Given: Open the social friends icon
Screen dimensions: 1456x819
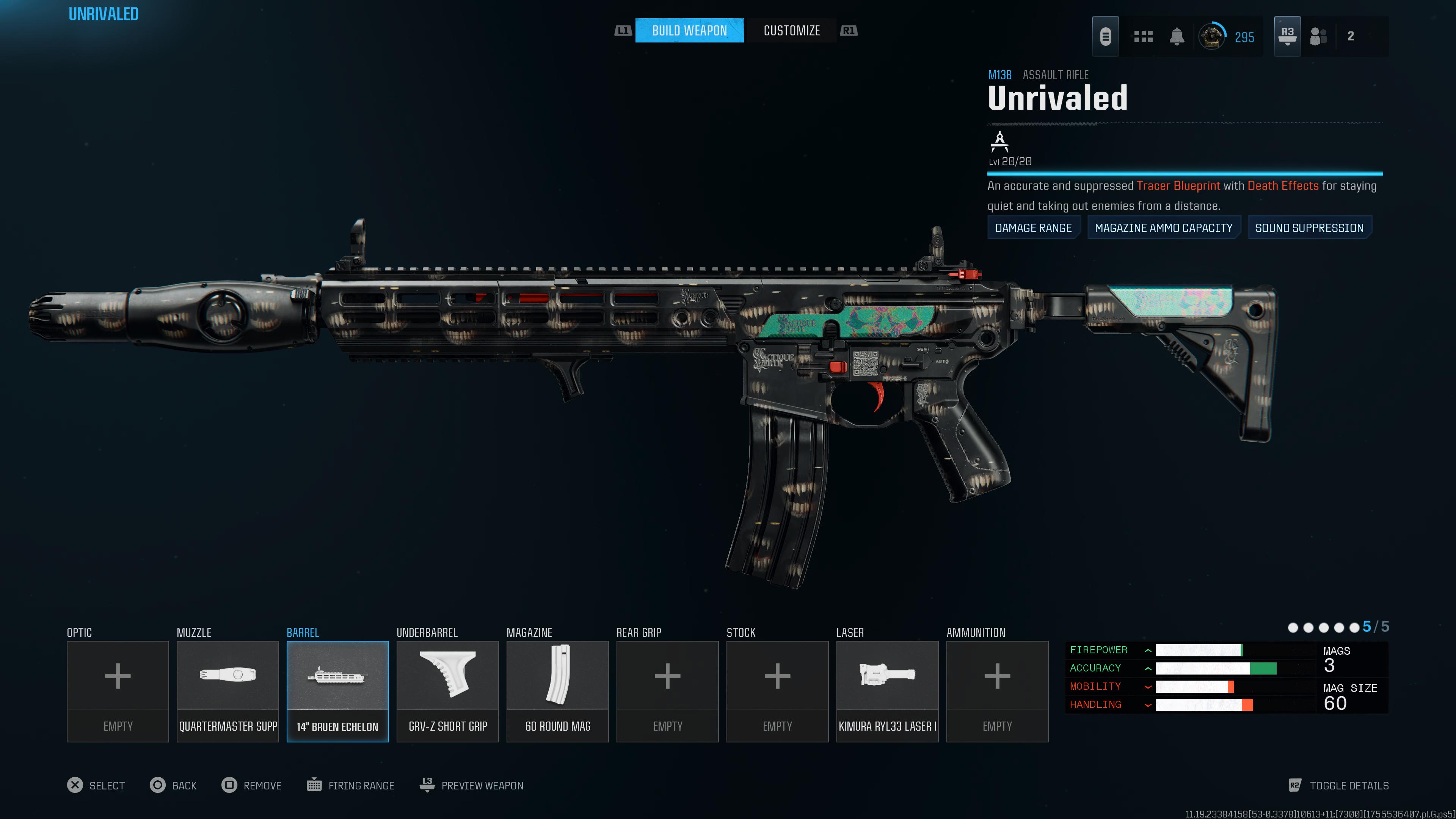Looking at the screenshot, I should point(1318,37).
